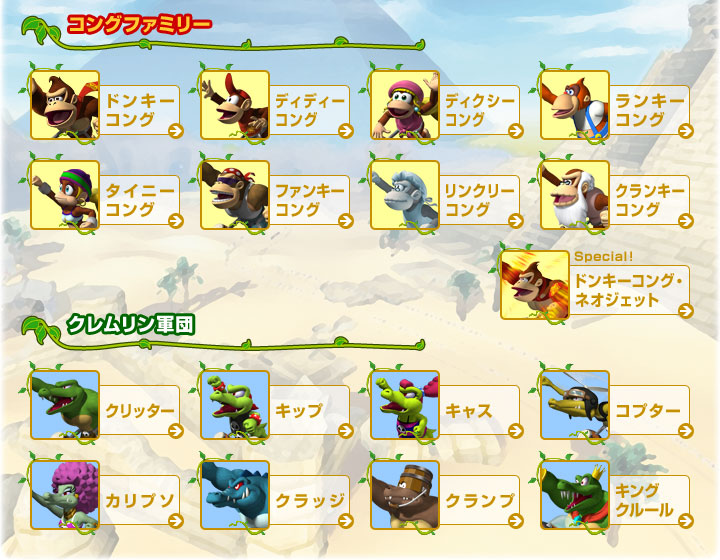Pick the コプター character tile

pyautogui.click(x=615, y=406)
